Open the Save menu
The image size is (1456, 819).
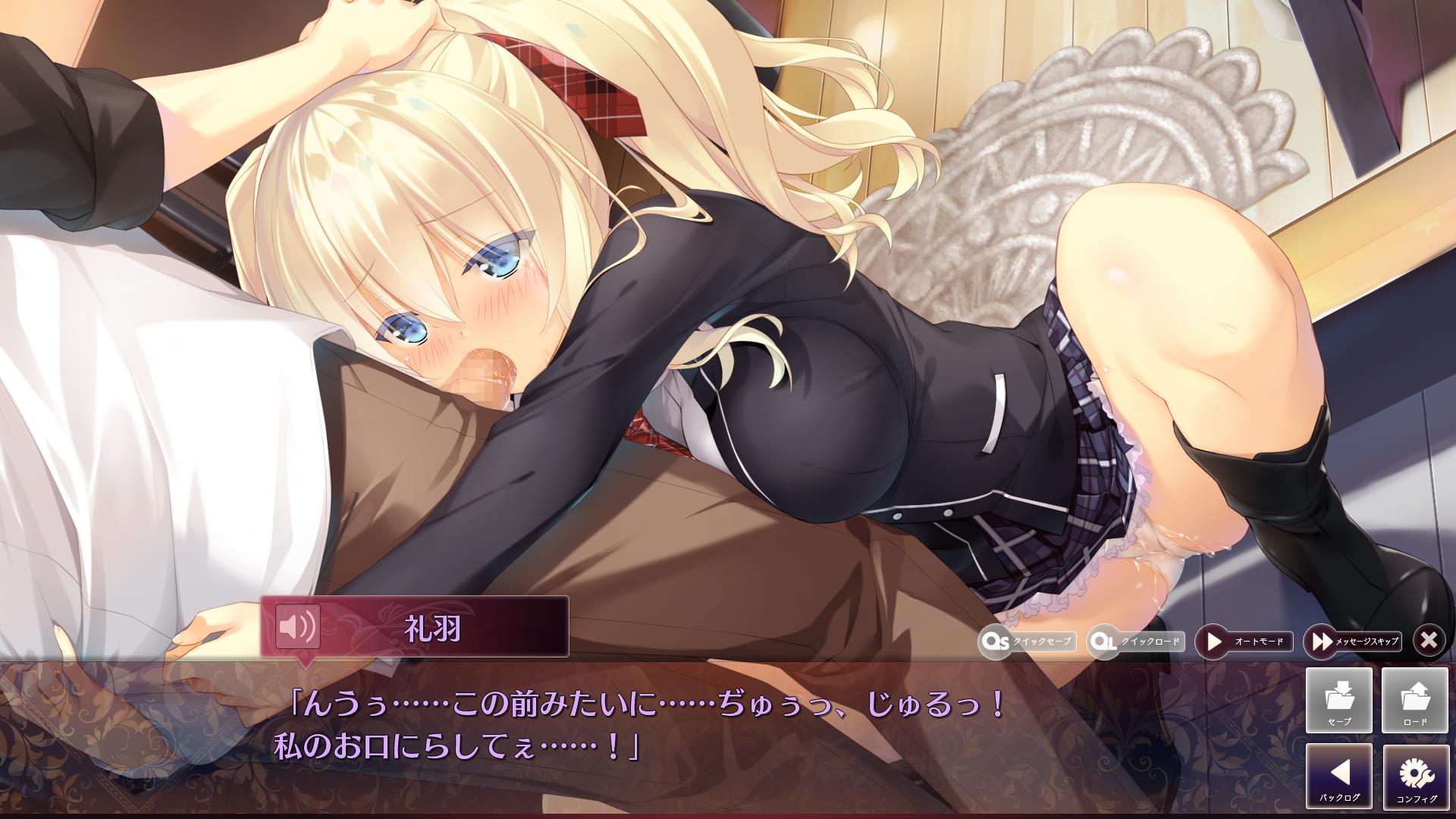1339,700
